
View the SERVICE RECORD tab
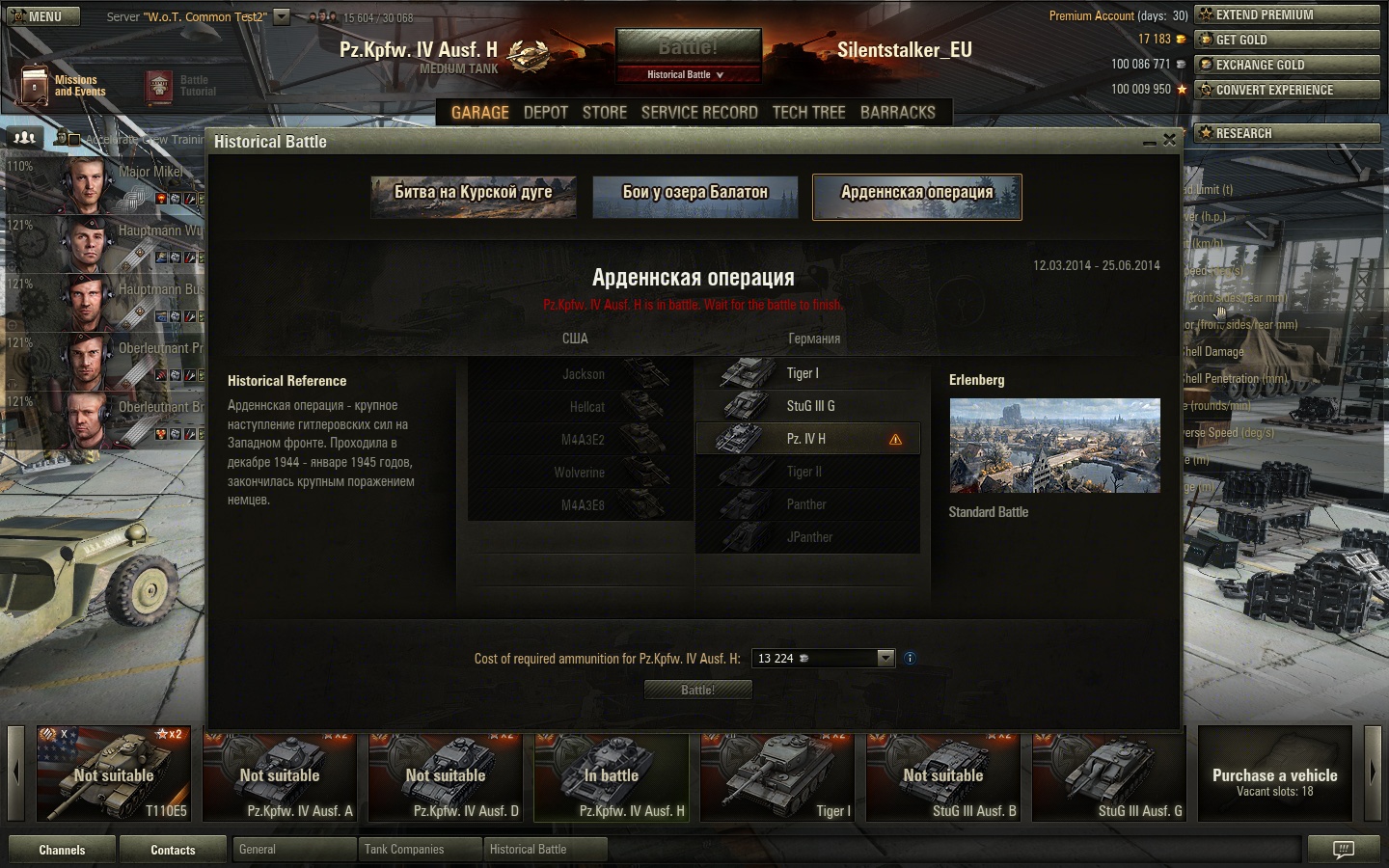(x=699, y=113)
